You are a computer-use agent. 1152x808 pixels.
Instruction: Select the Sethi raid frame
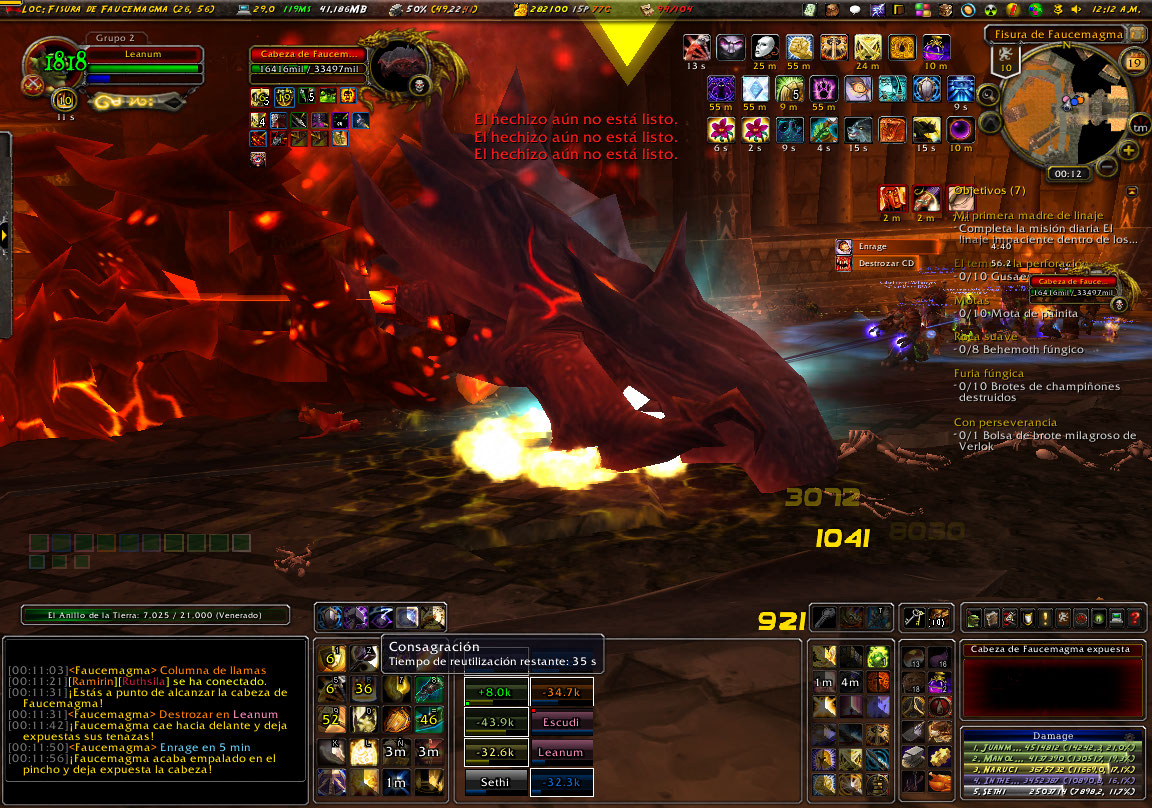coord(495,782)
